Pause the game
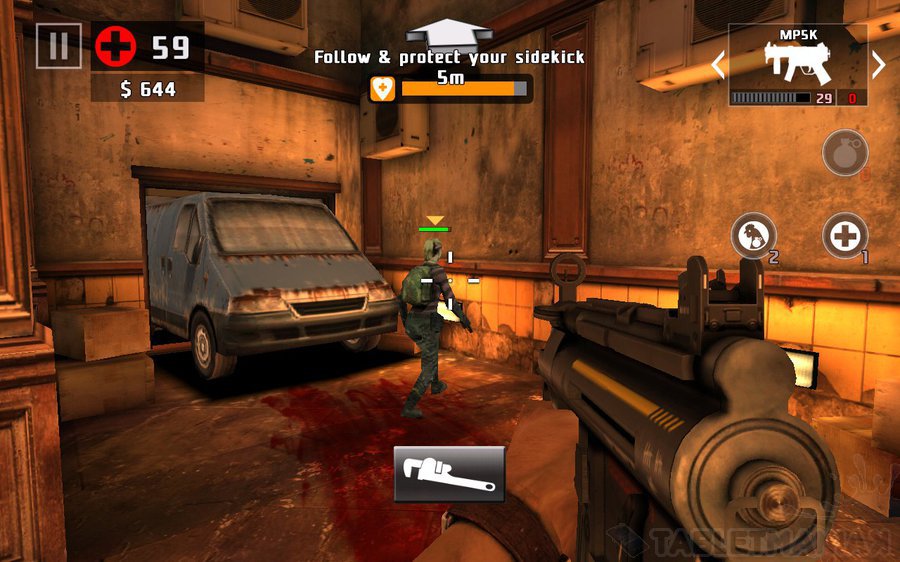Screen dimensions: 900x562 [x=58, y=46]
